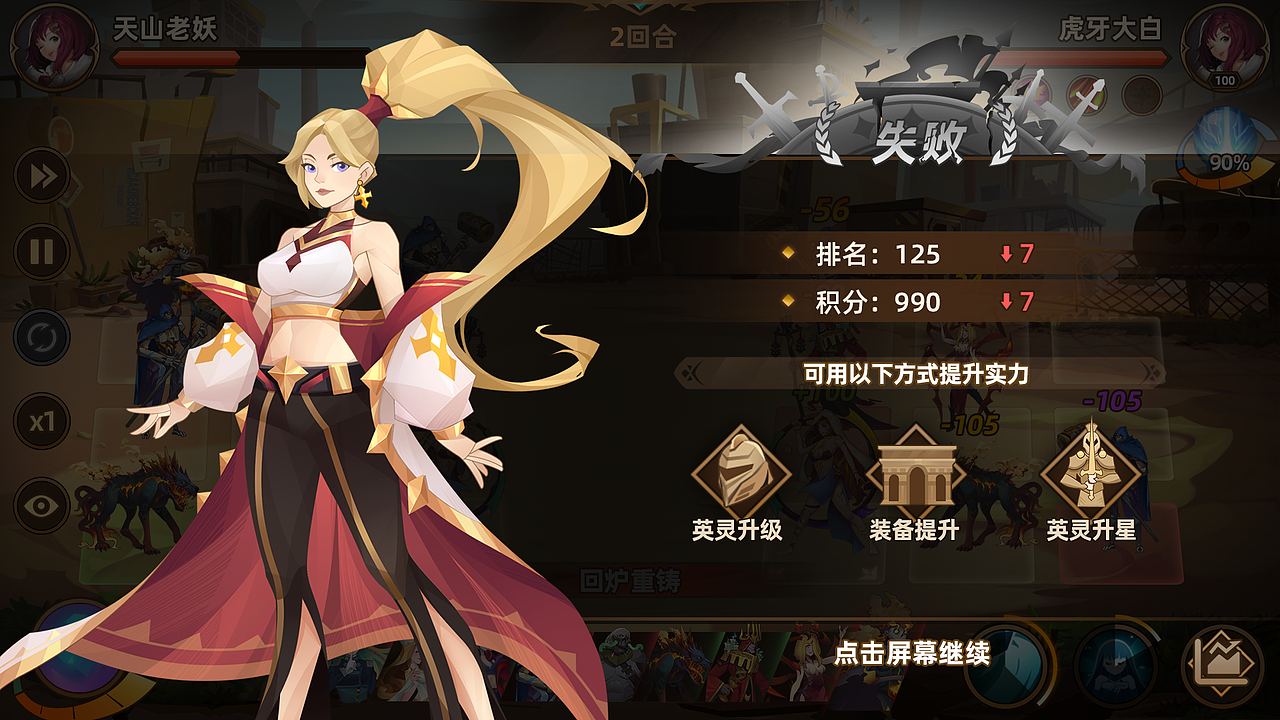Toggle the eye visibility icon in sidebar
The height and width of the screenshot is (720, 1280).
coord(42,505)
